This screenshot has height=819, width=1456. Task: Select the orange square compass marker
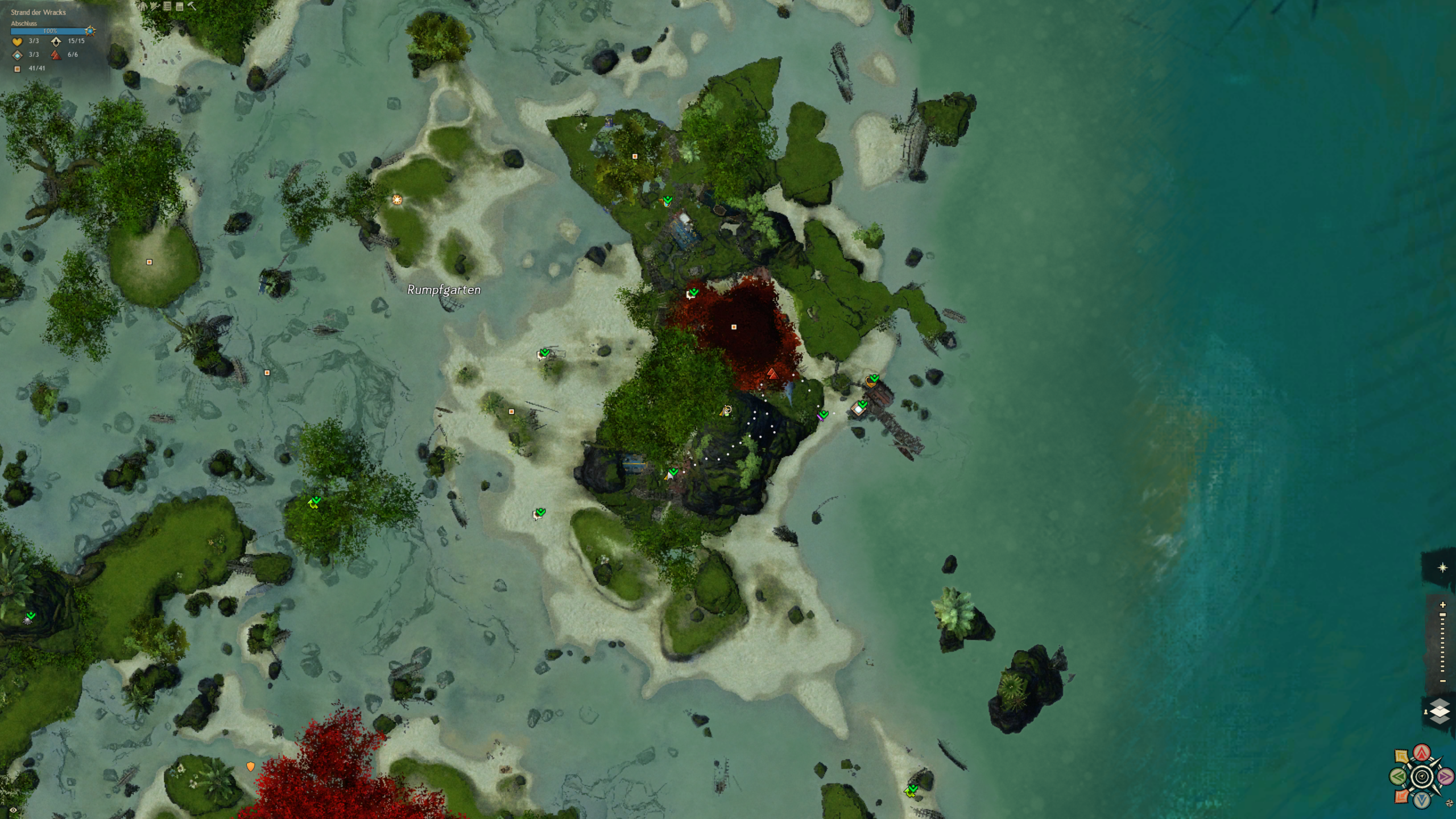pyautogui.click(x=1402, y=796)
